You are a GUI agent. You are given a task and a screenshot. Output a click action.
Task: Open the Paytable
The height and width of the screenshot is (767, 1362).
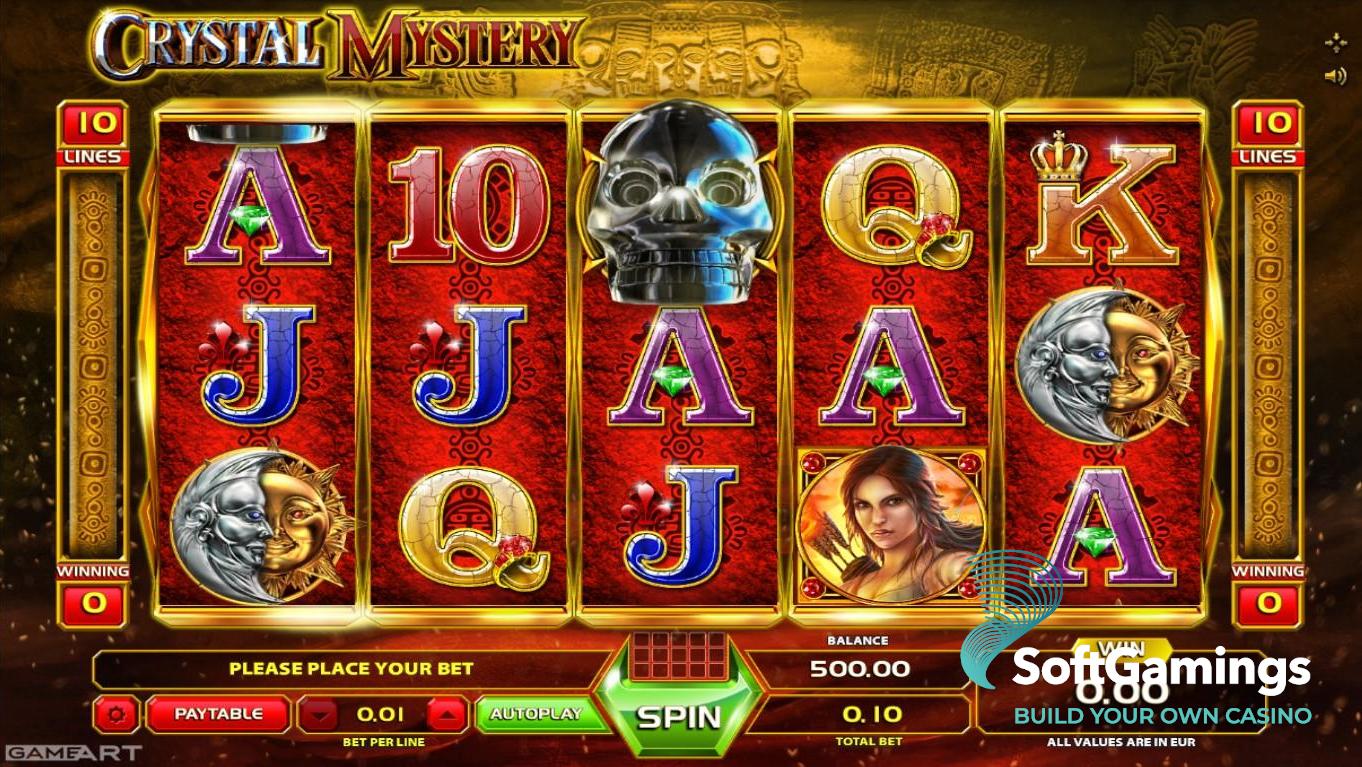click(218, 714)
